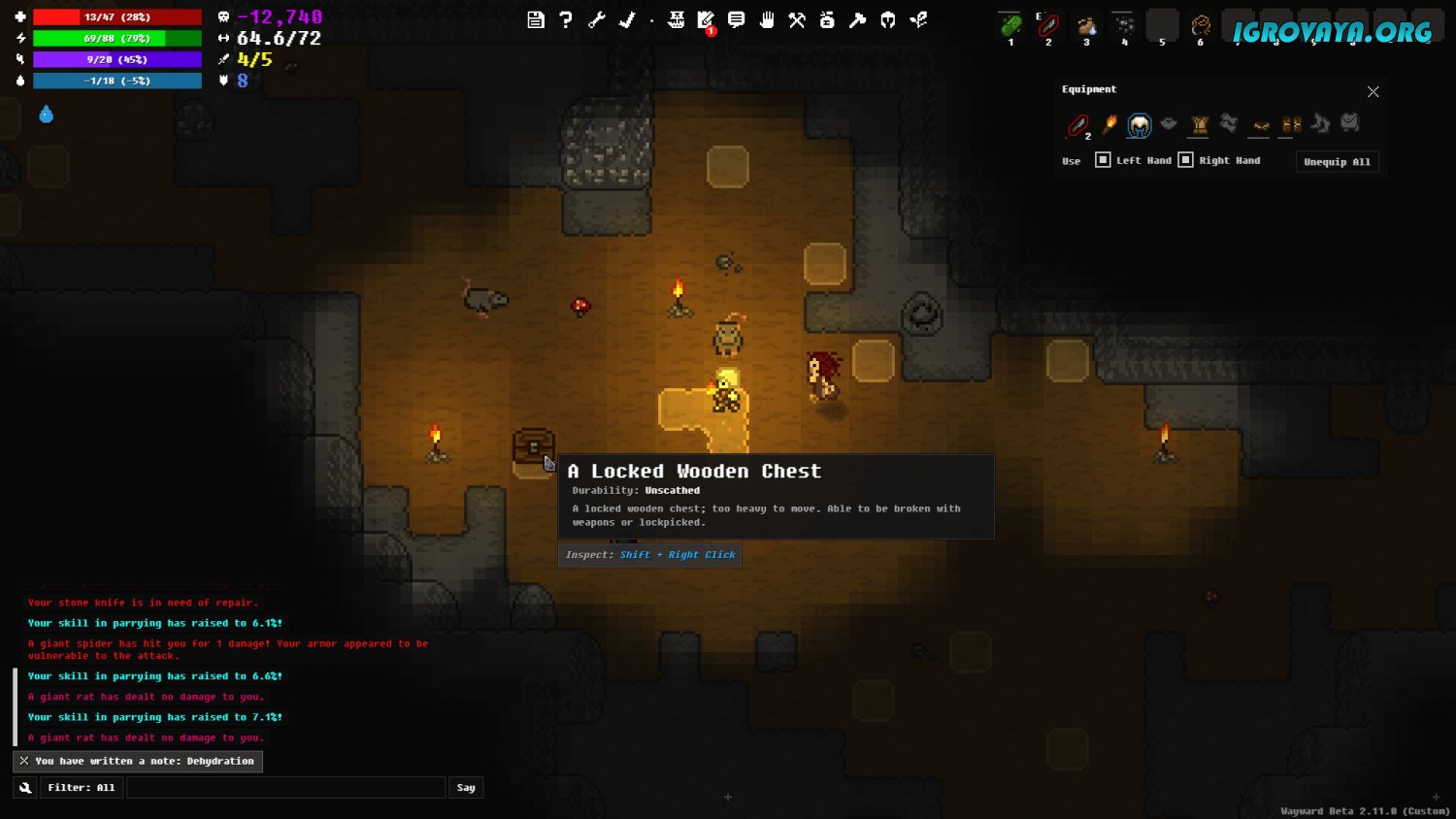
Task: Select the stone knife in hotbar slot 2
Action: [1048, 25]
